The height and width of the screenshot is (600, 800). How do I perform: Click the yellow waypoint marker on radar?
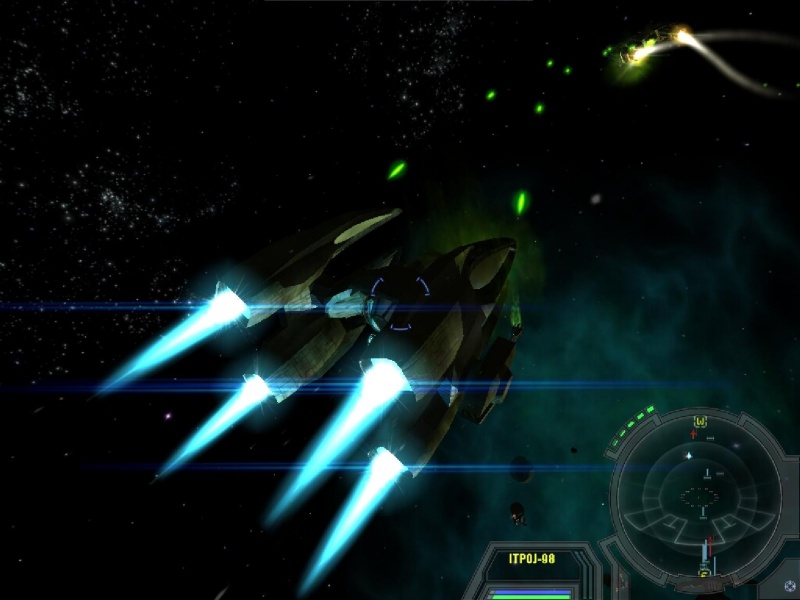click(x=700, y=422)
